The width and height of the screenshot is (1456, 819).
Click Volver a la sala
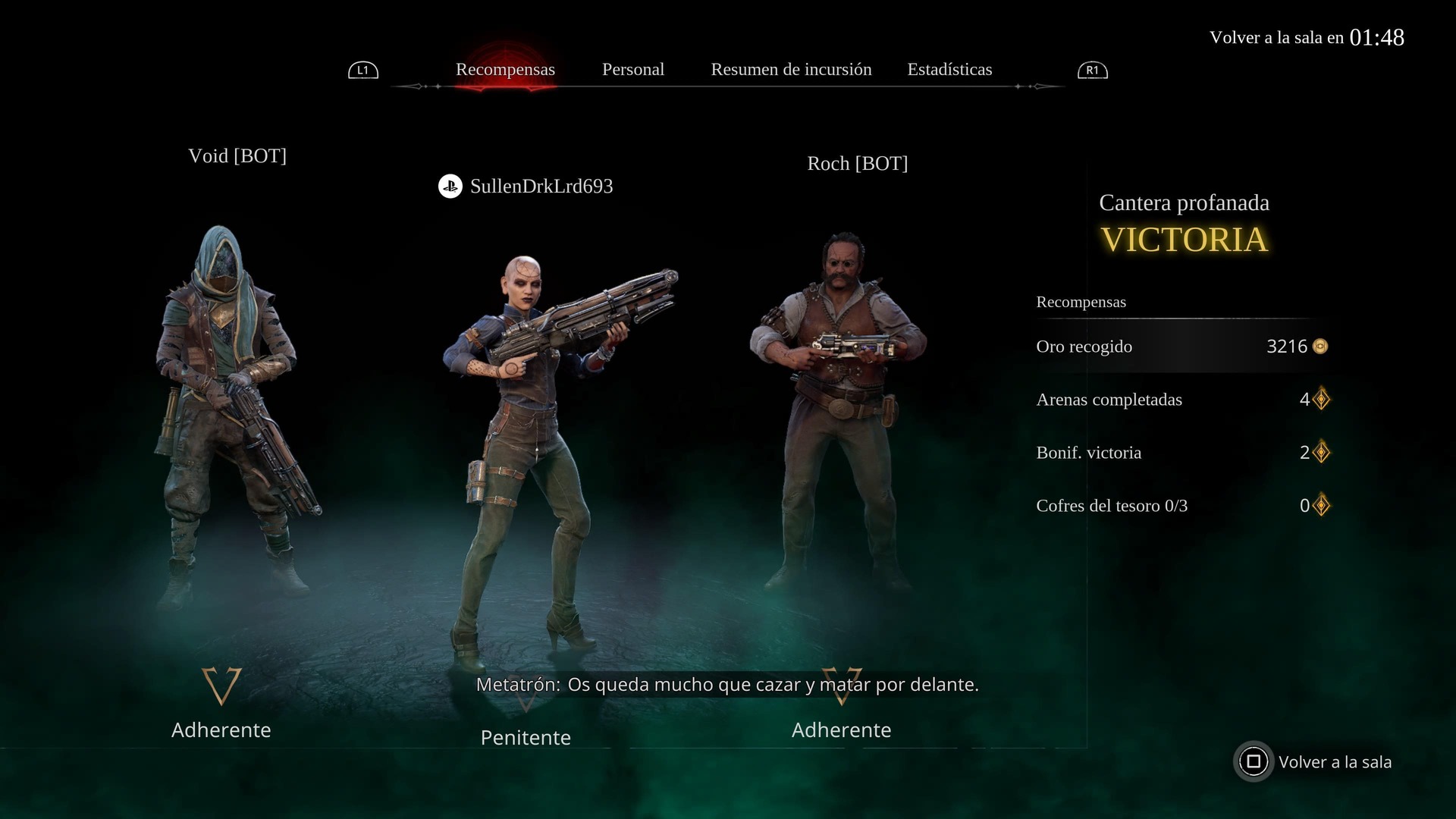(1316, 762)
